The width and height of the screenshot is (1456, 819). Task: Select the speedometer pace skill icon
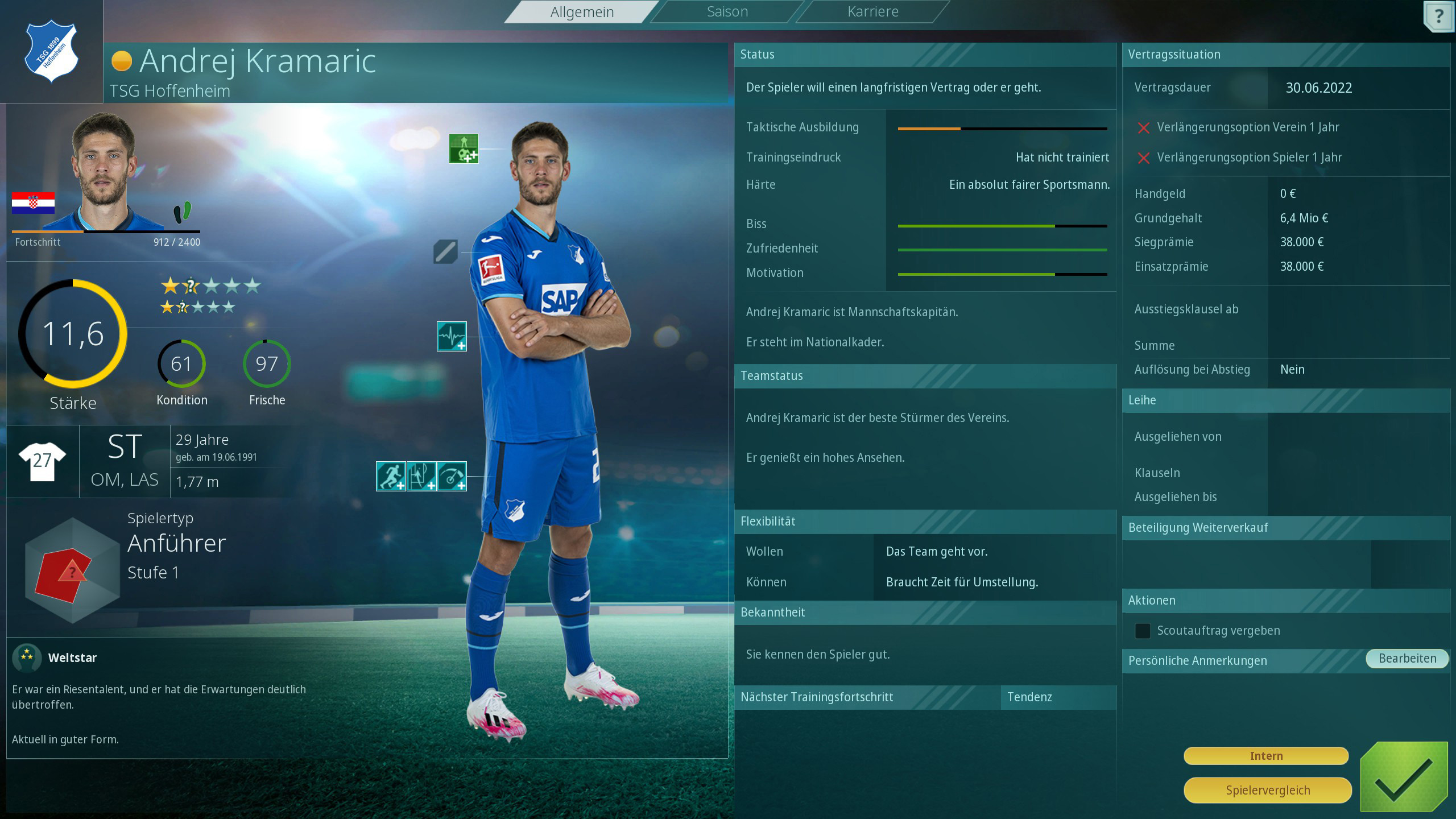(451, 476)
